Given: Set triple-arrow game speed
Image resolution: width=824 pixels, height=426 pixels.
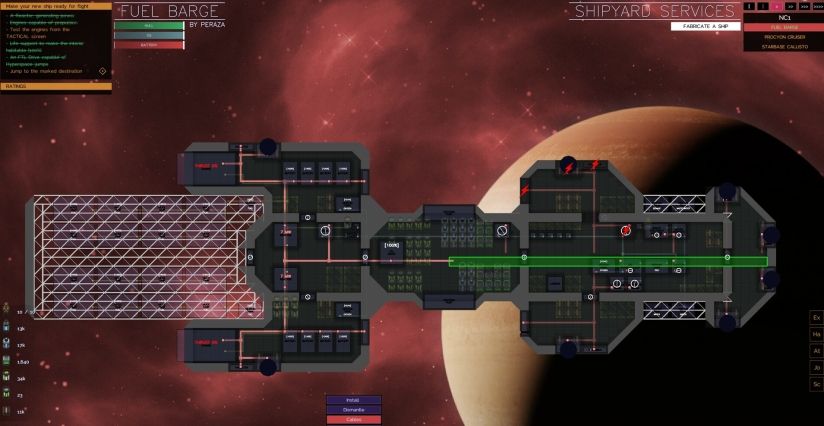Looking at the screenshot, I should click(x=803, y=6).
